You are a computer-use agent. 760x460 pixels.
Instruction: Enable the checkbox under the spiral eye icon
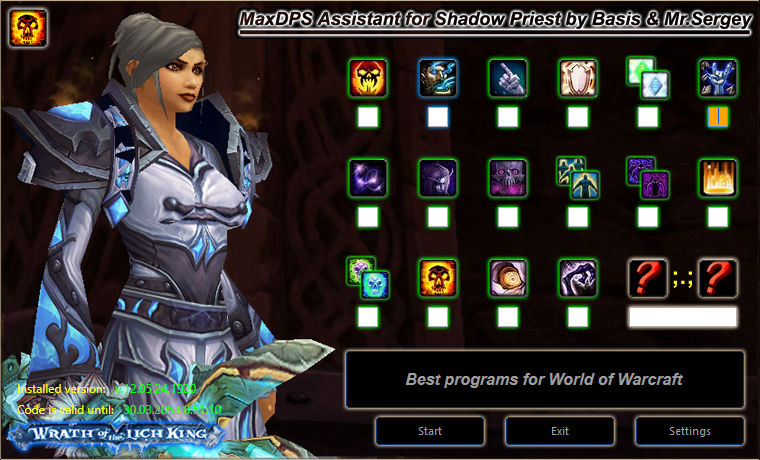(508, 317)
